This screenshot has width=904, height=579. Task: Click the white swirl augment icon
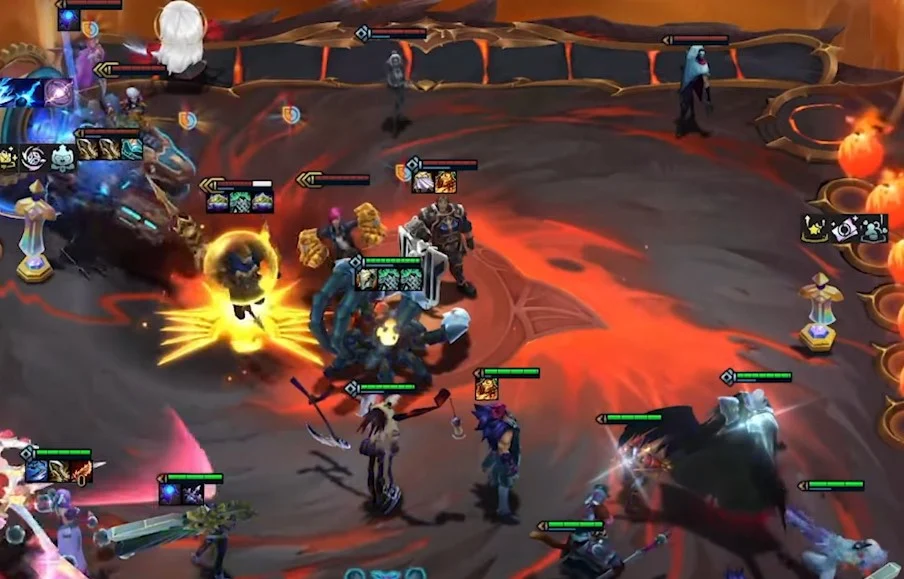pos(33,158)
